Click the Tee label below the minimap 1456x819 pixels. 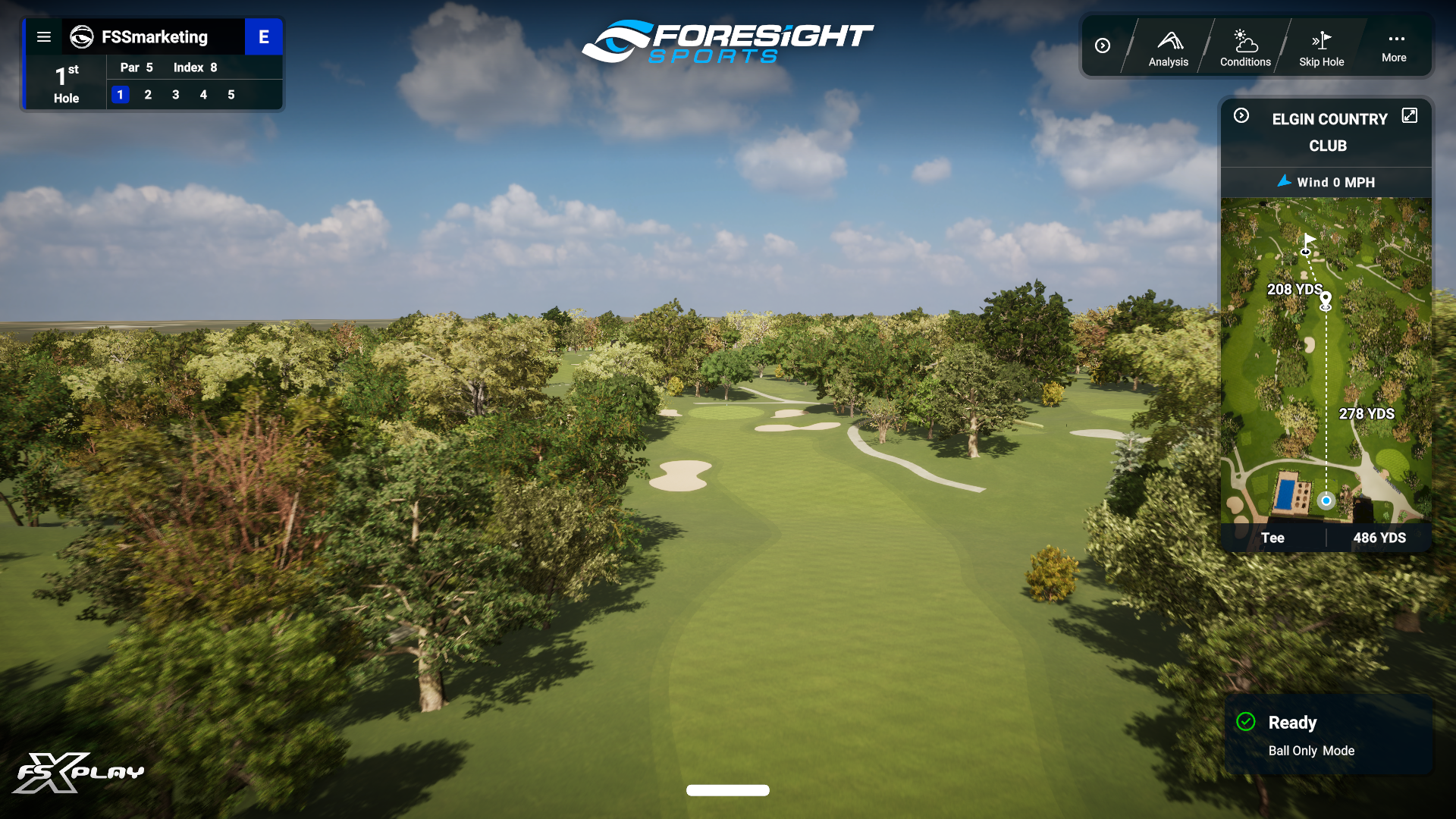(1273, 538)
